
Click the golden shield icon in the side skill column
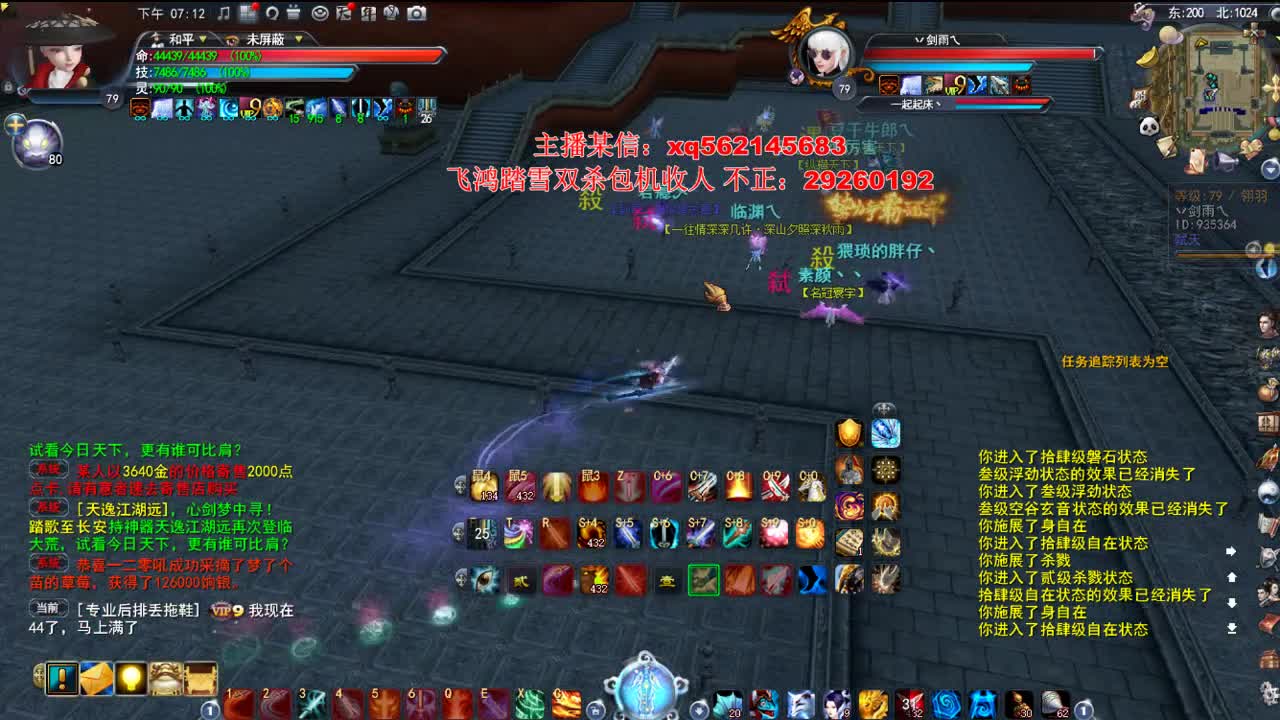[848, 433]
